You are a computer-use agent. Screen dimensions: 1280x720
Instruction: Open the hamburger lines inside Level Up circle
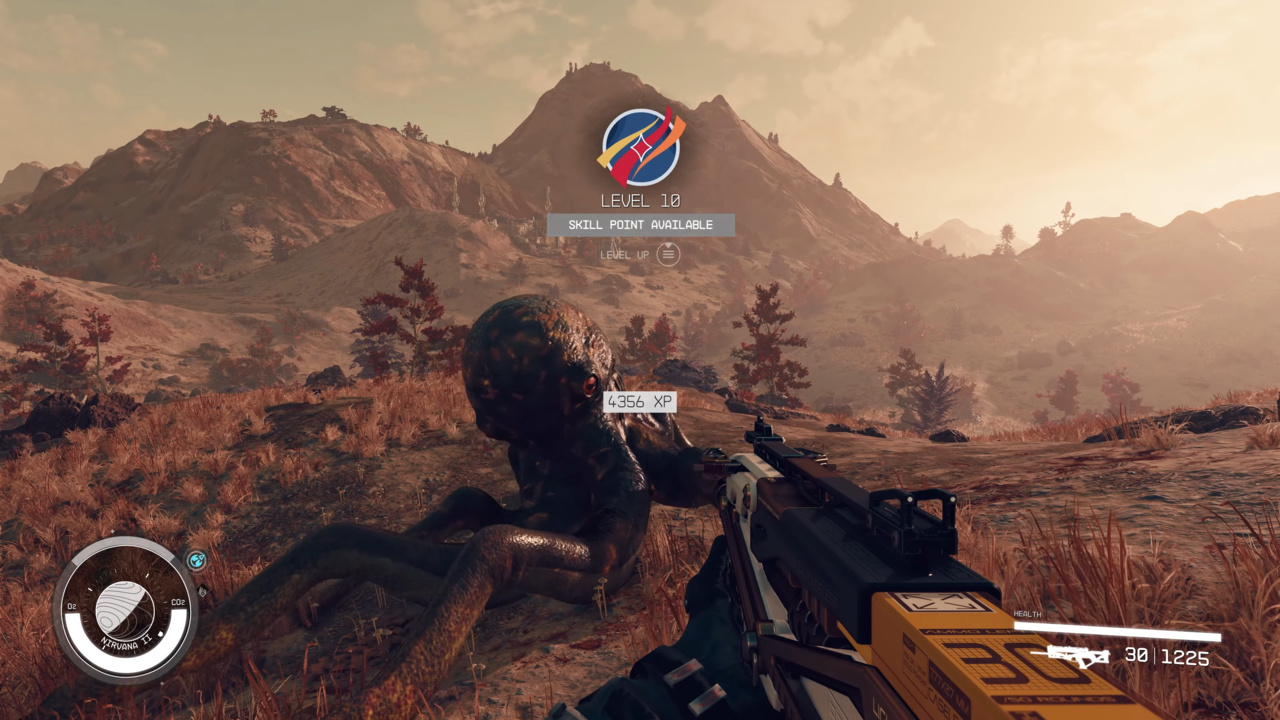tap(668, 255)
